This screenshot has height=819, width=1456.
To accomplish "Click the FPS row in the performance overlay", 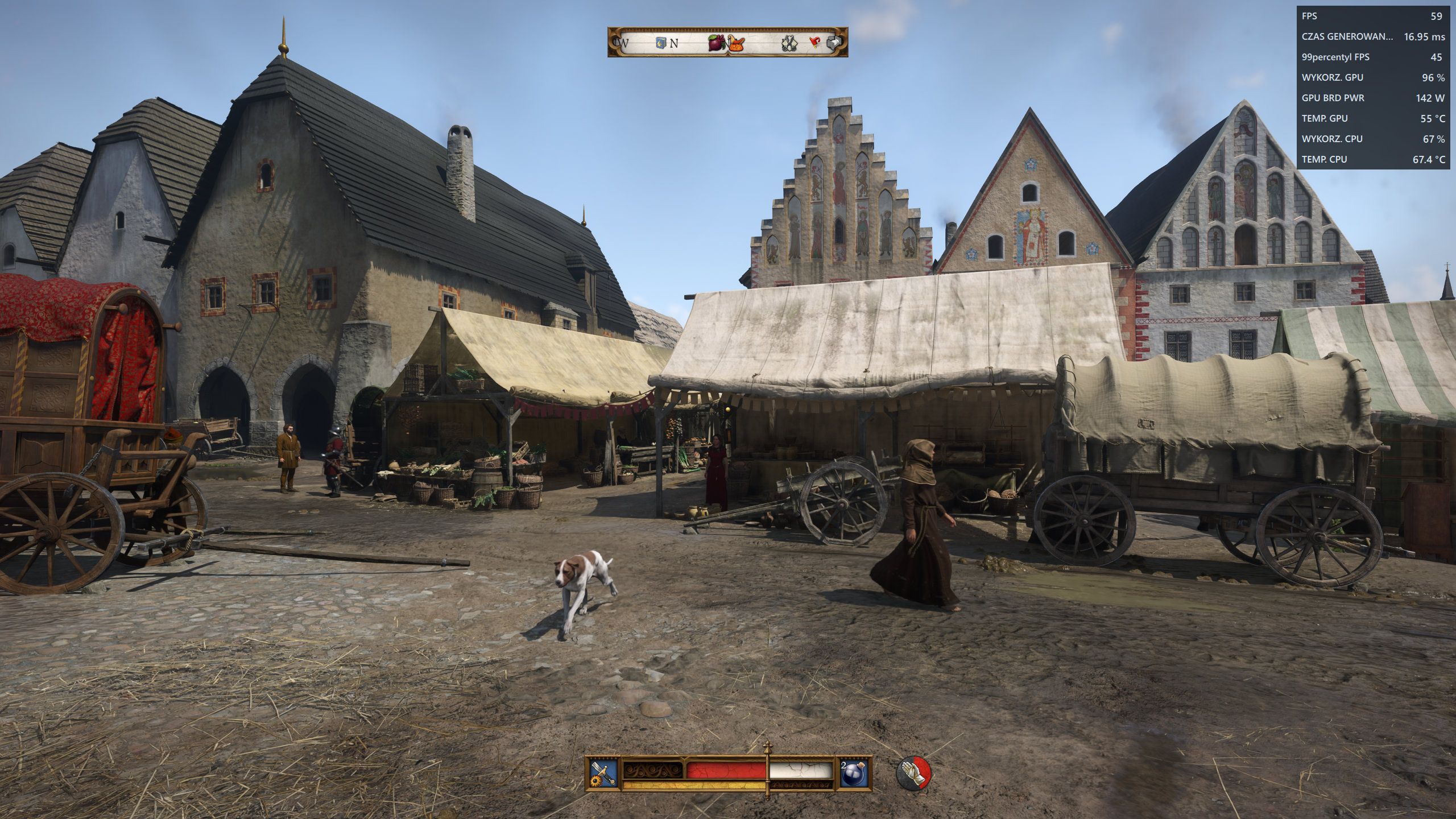I will (x=1373, y=16).
